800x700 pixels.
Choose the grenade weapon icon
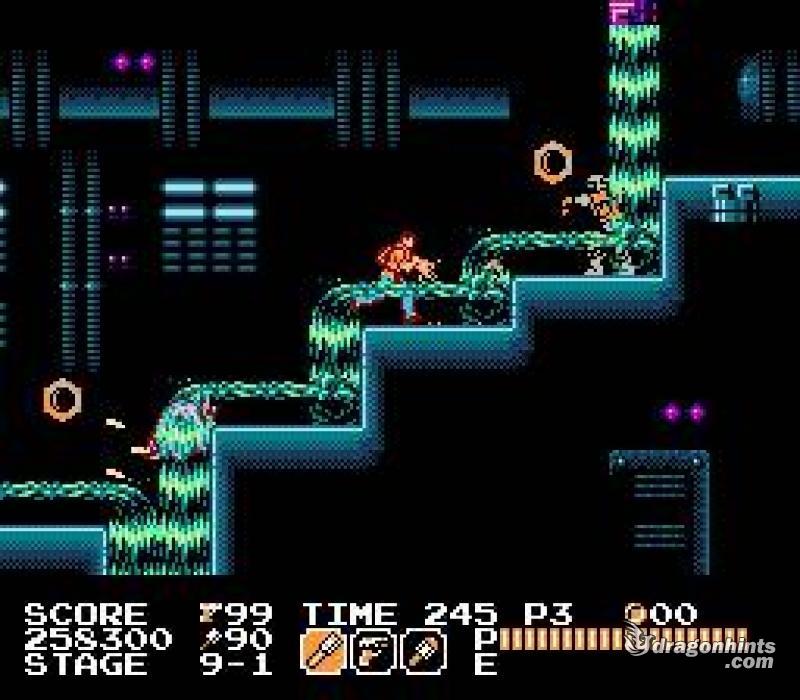click(x=420, y=651)
